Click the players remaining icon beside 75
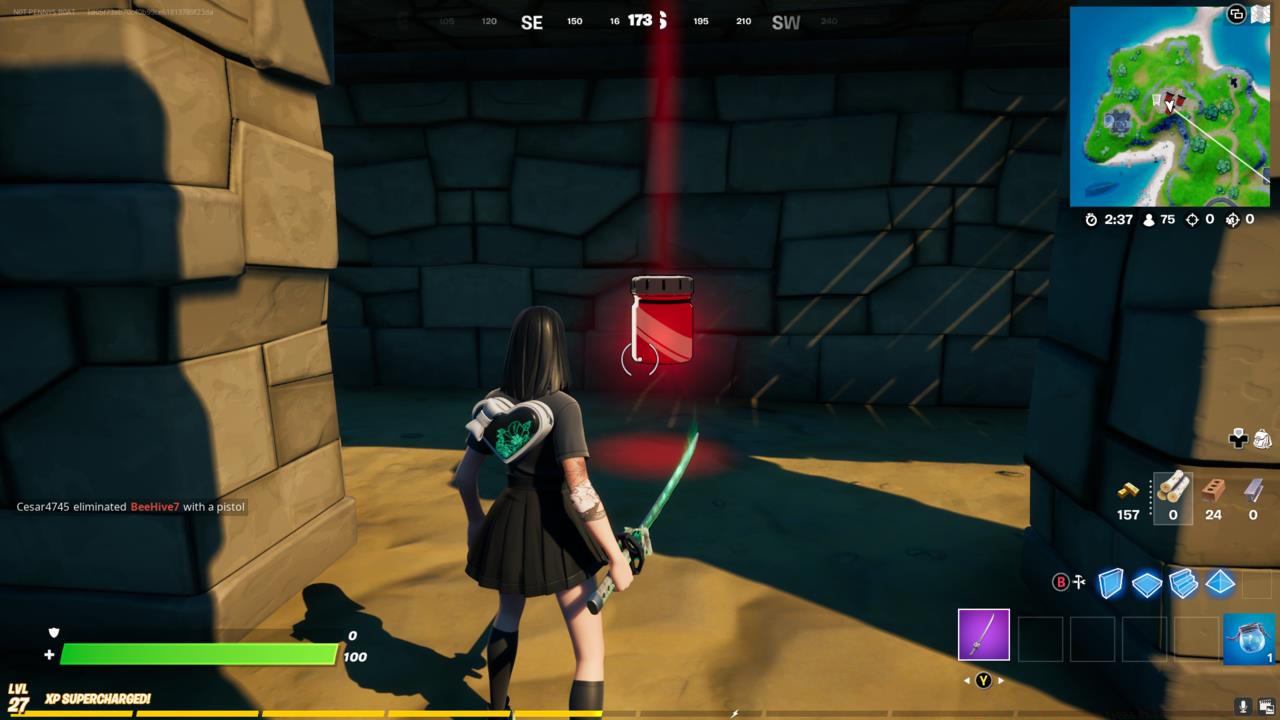The width and height of the screenshot is (1280, 720). (1150, 219)
